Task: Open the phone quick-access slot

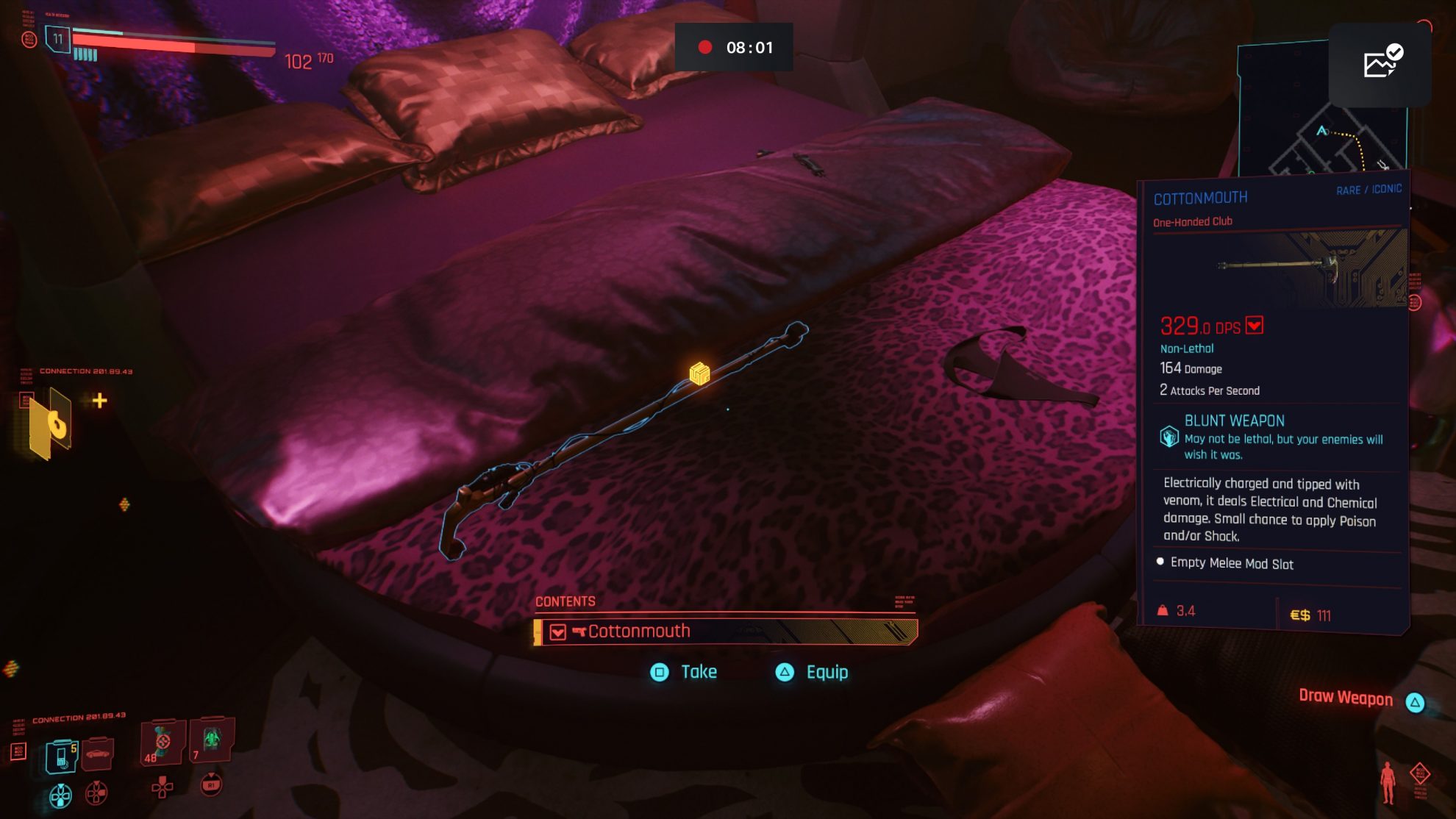Action: 62,757
